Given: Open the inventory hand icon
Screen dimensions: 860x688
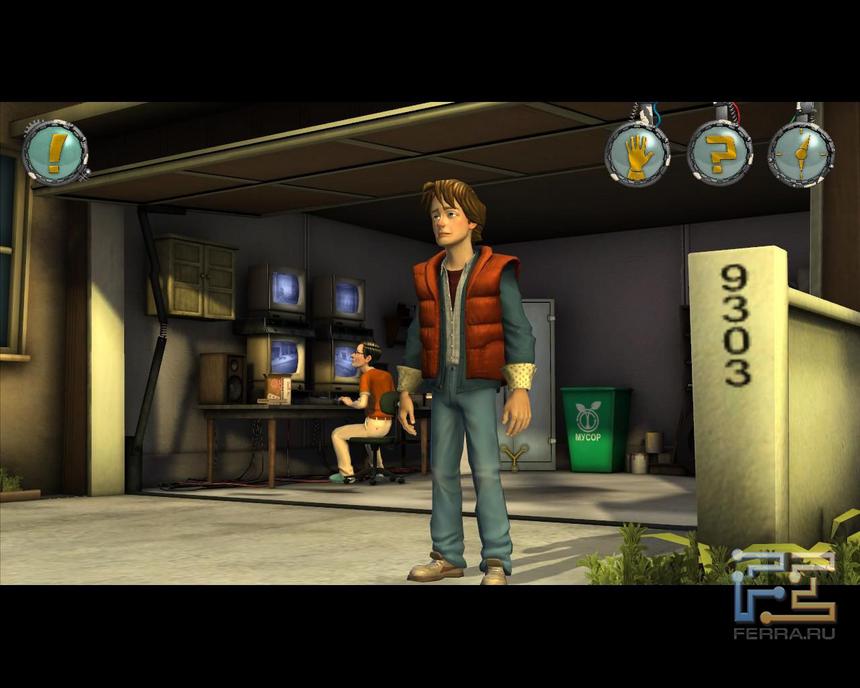Looking at the screenshot, I should pyautogui.click(x=637, y=154).
